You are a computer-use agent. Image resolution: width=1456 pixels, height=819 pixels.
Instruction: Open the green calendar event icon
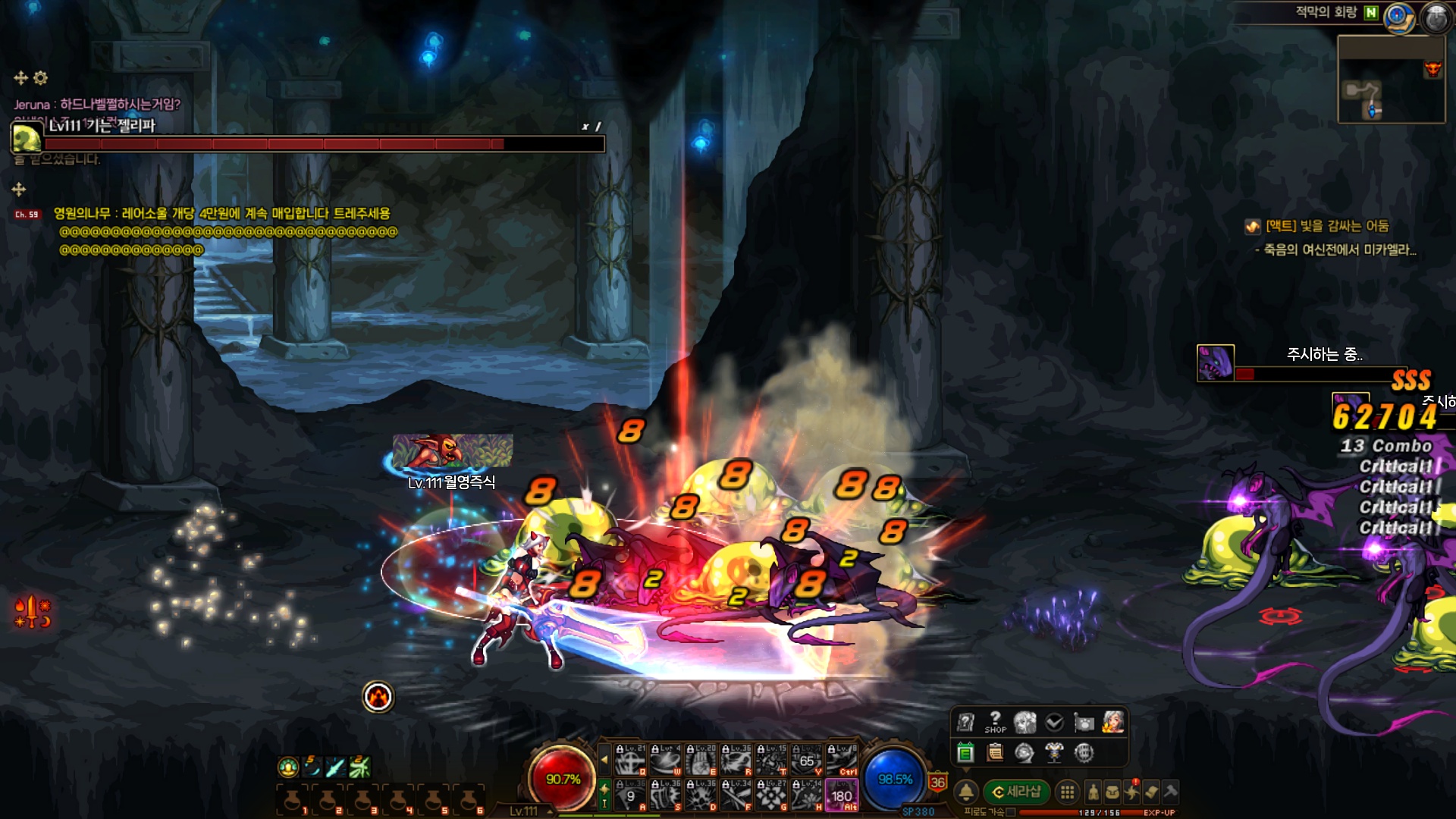pyautogui.click(x=965, y=752)
